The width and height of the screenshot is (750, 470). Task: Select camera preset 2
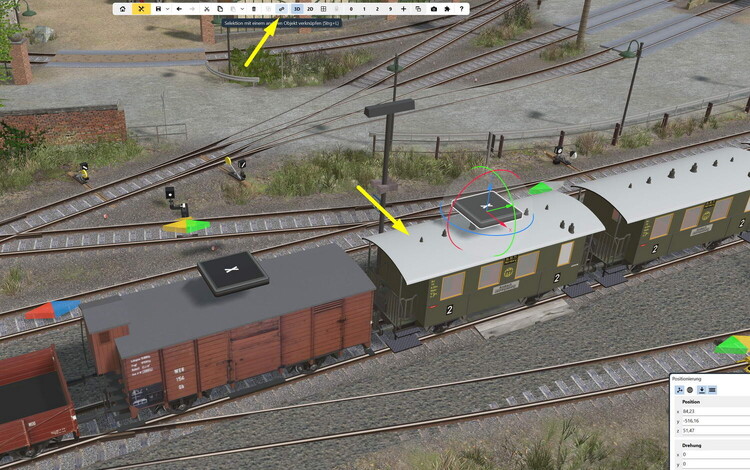click(x=376, y=9)
